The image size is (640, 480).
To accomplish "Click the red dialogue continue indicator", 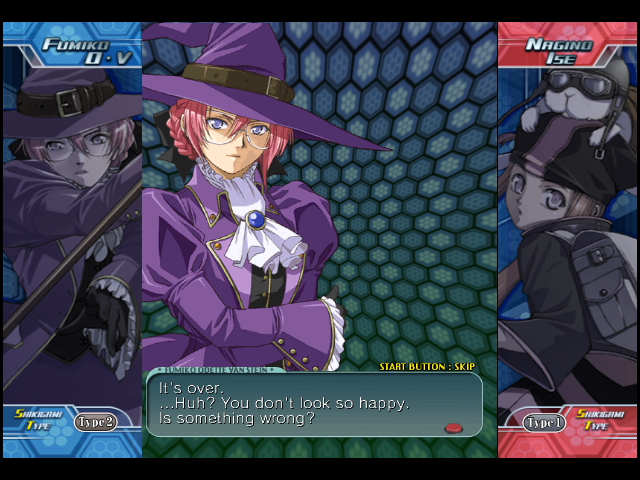I will pos(453,428).
